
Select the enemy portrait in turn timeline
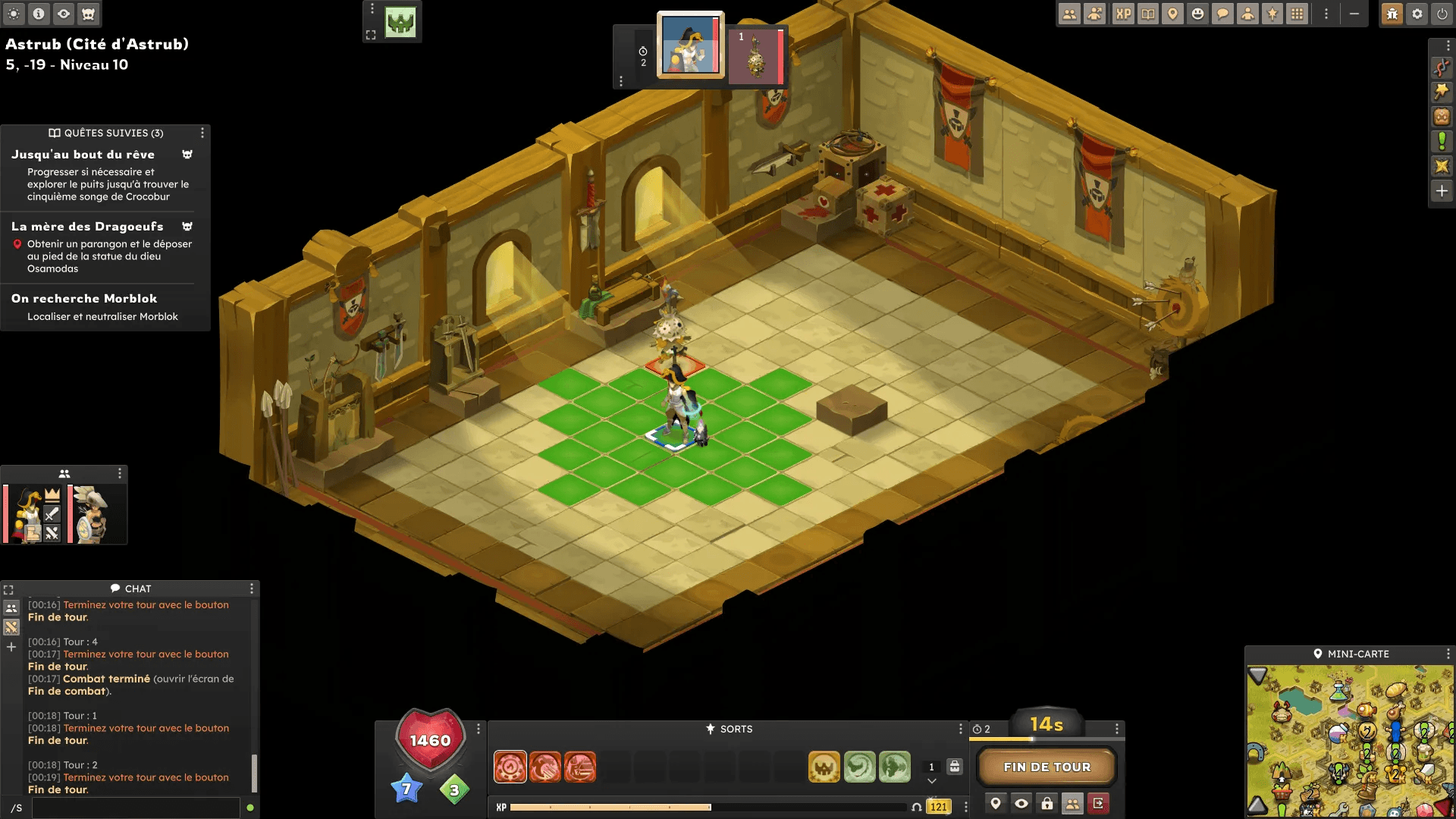(755, 56)
